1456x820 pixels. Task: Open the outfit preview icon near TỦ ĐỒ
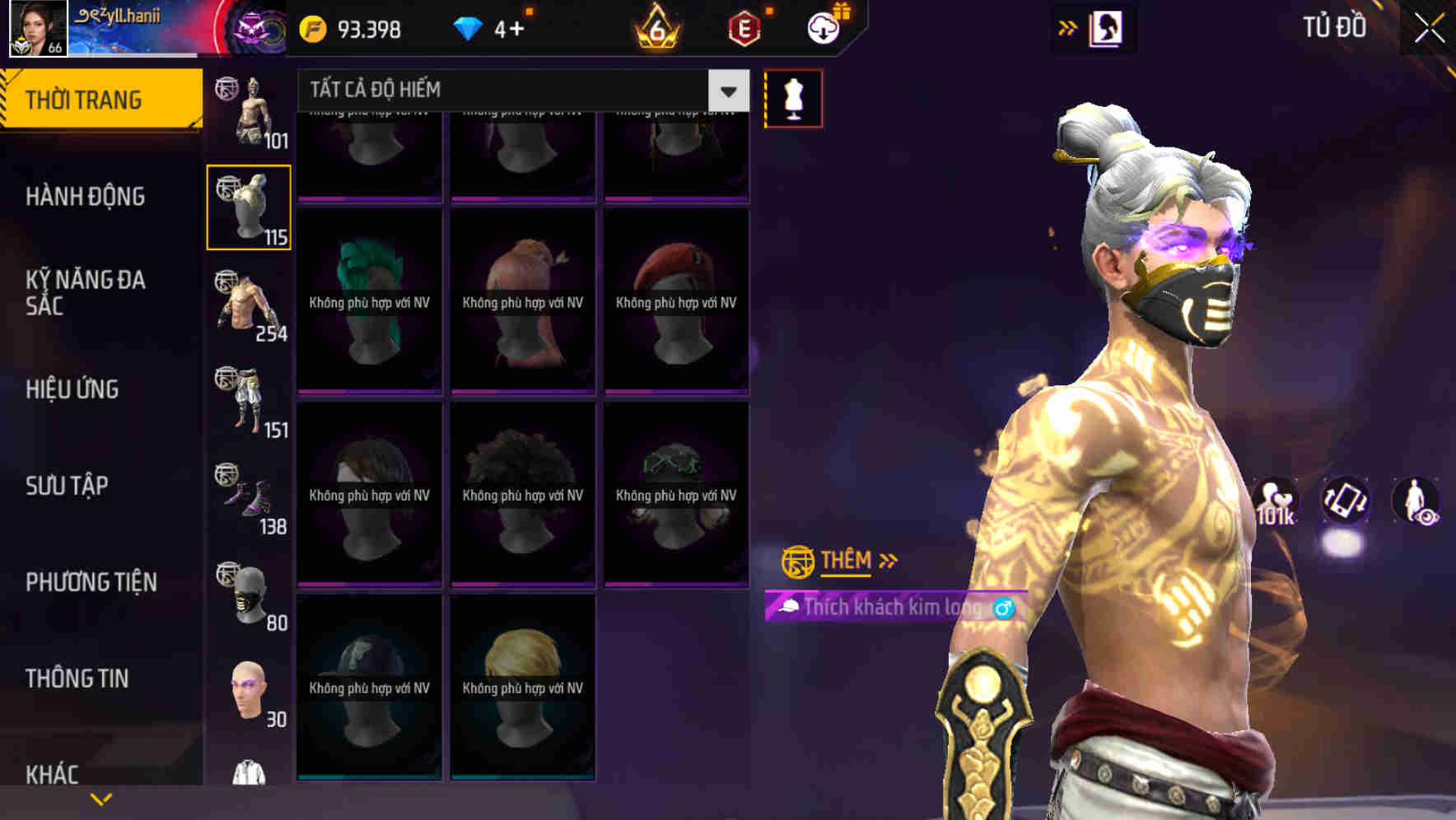tap(1103, 27)
